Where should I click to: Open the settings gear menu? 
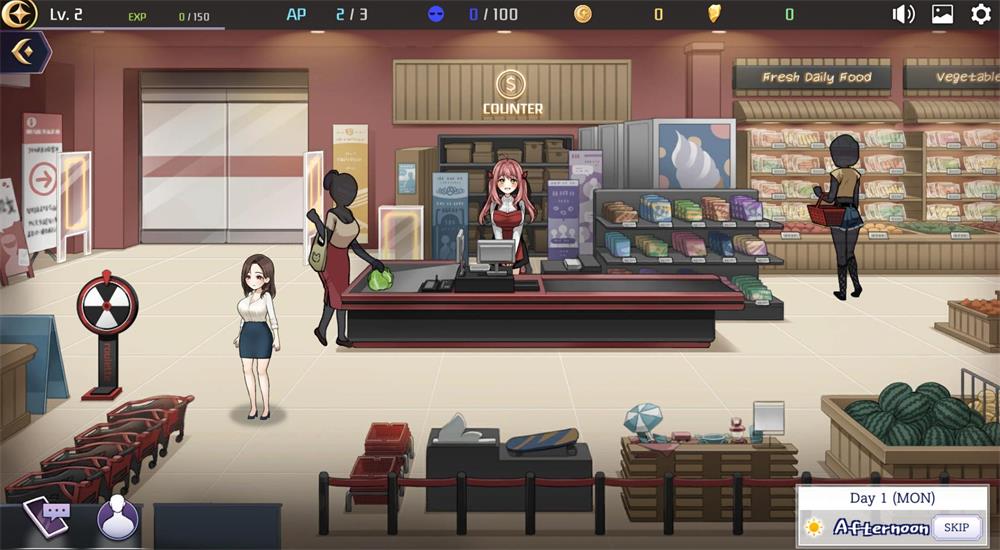[x=981, y=14]
